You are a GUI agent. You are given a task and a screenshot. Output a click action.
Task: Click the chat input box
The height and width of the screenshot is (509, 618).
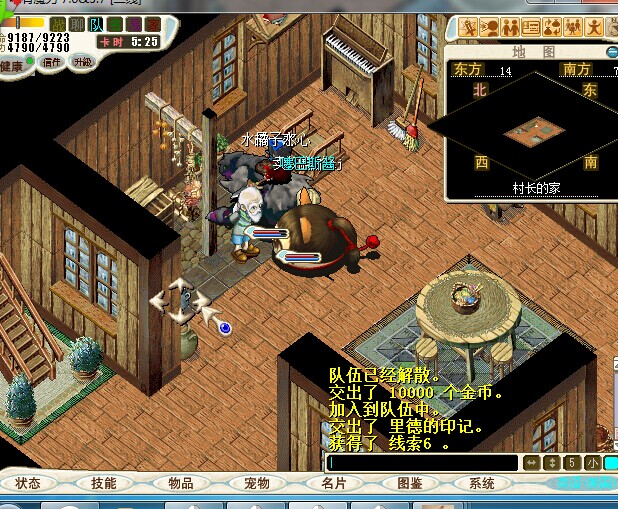[421, 463]
